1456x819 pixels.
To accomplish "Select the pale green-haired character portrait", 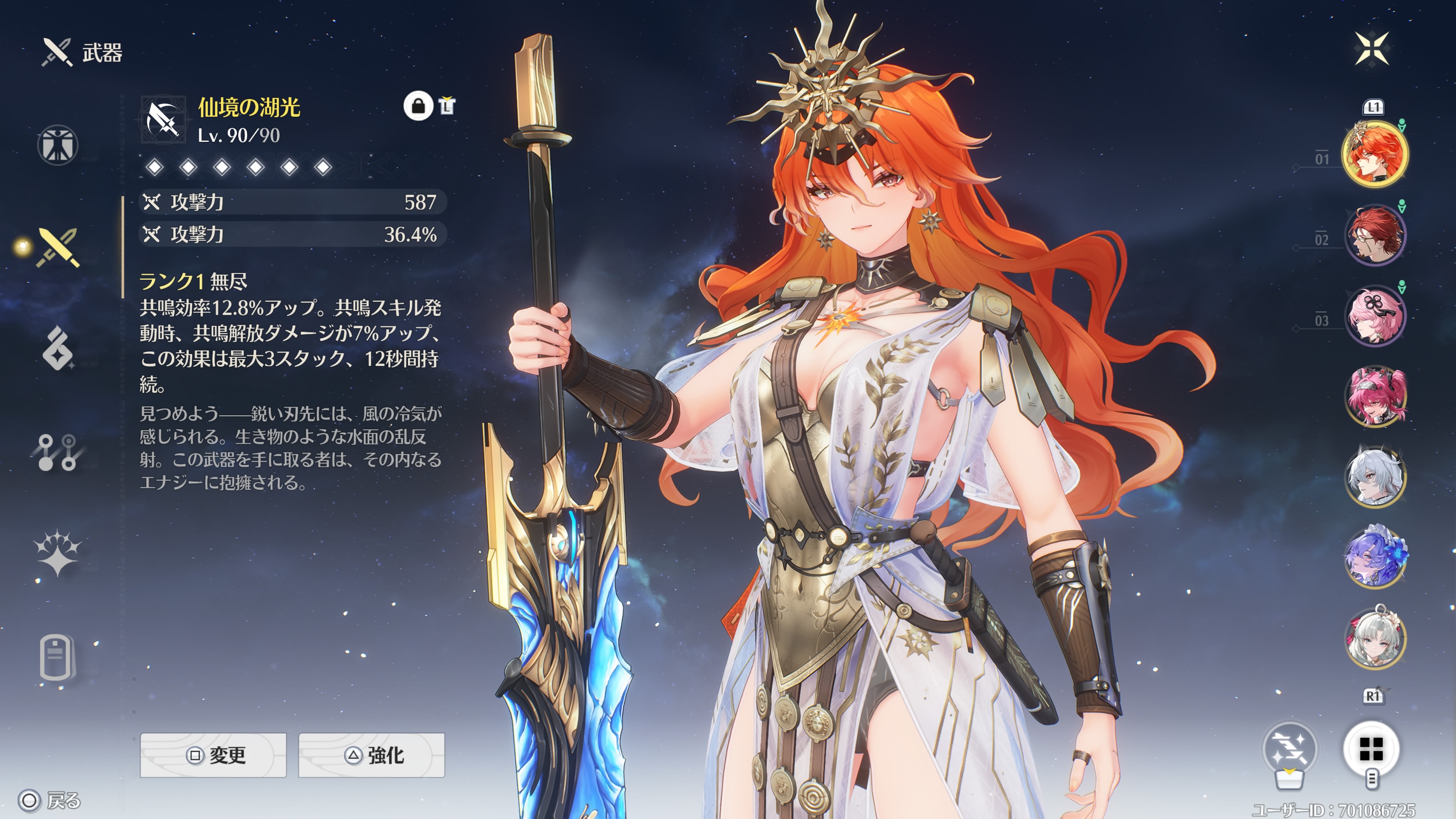I will 1374,637.
